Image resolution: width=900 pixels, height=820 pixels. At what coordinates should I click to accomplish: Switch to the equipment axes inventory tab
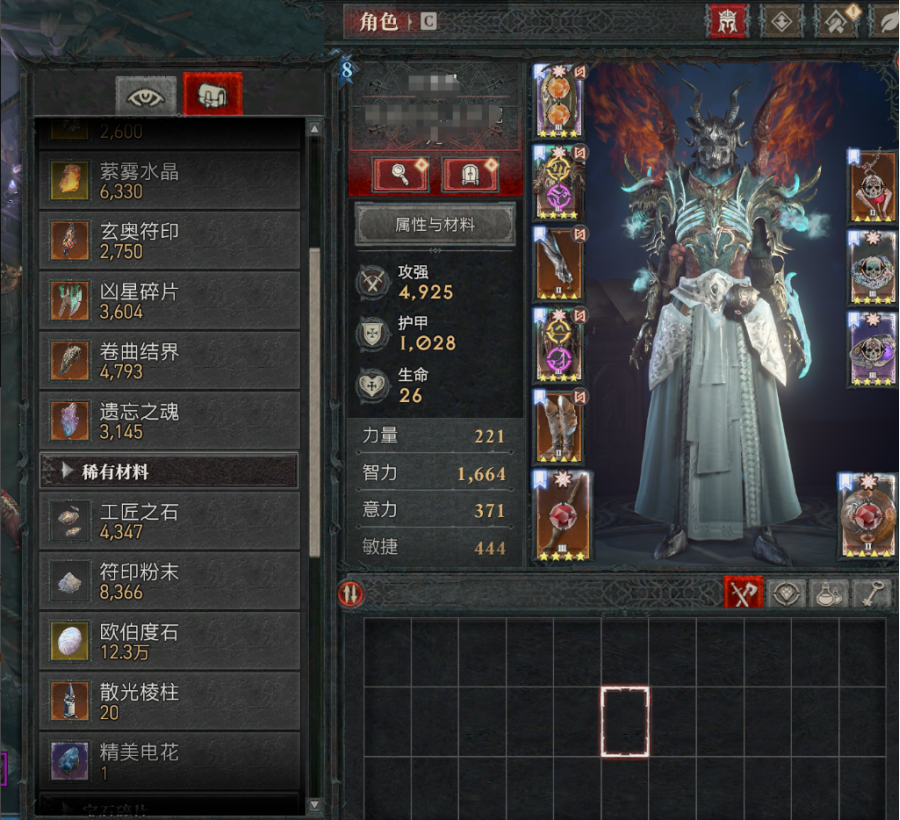tap(743, 593)
